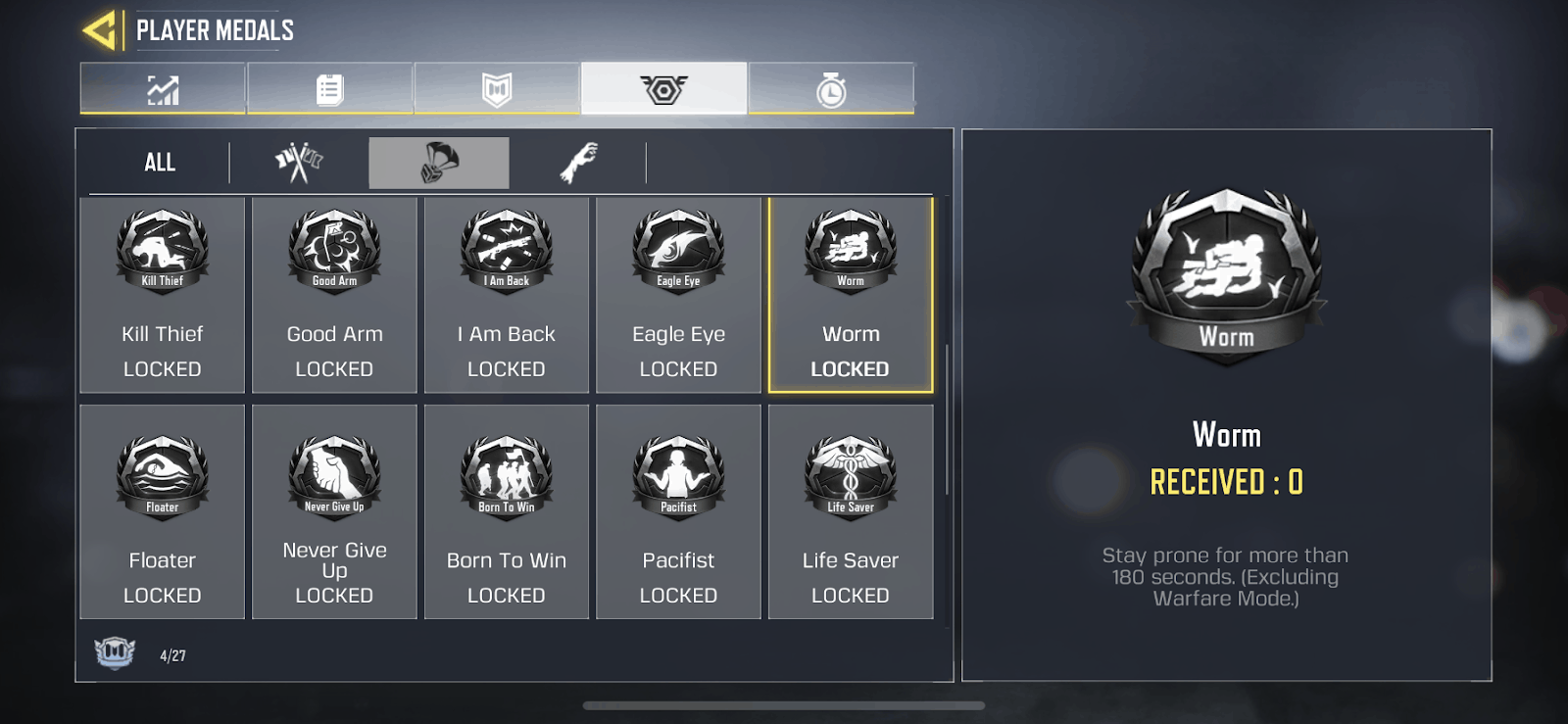View the I Am Back medal
The width and height of the screenshot is (1568, 724).
[506, 294]
